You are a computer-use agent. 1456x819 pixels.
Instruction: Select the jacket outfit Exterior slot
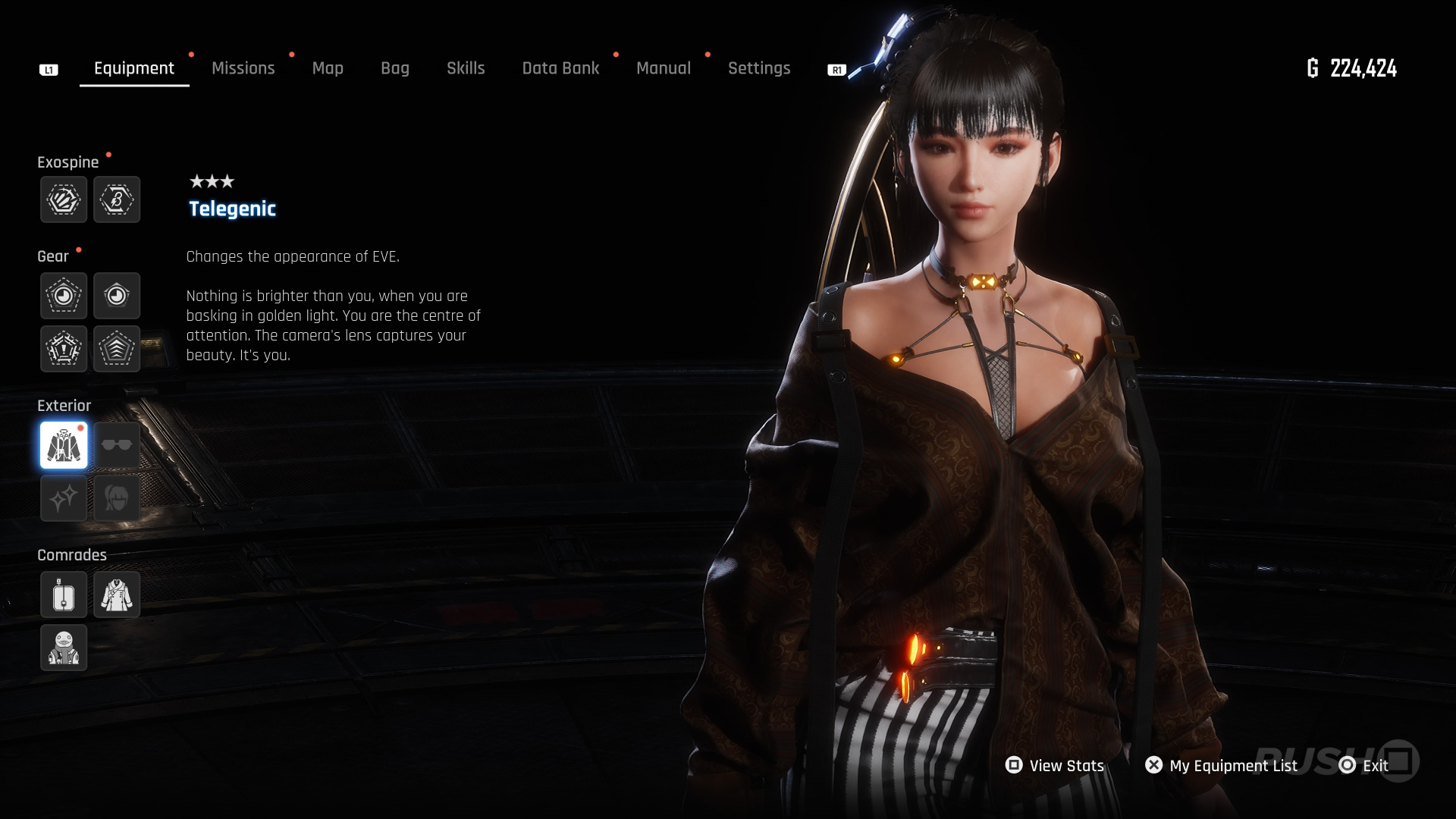tap(64, 445)
